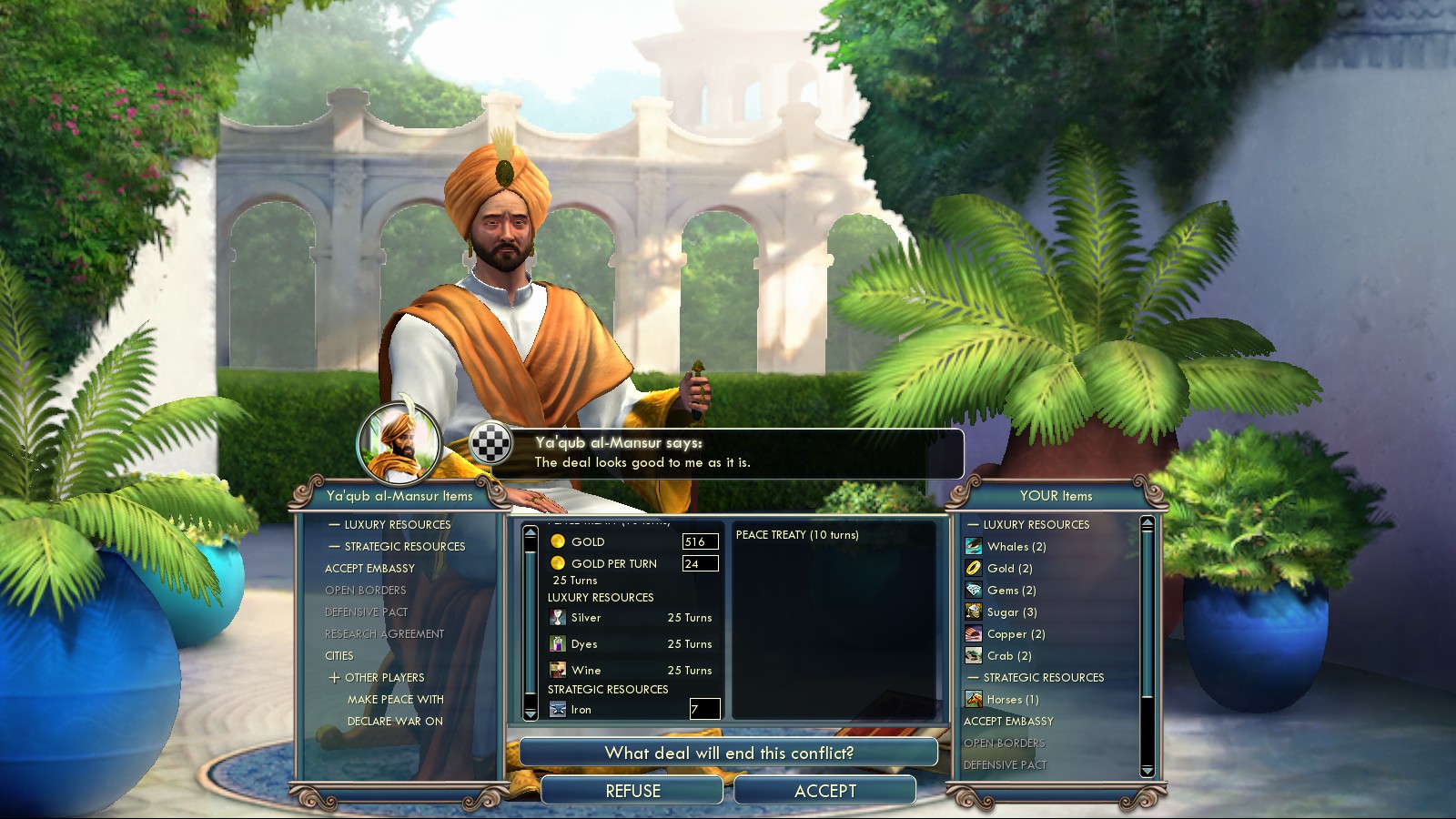This screenshot has width=1456, height=819.
Task: Accept the proposed peace deal
Action: click(824, 791)
